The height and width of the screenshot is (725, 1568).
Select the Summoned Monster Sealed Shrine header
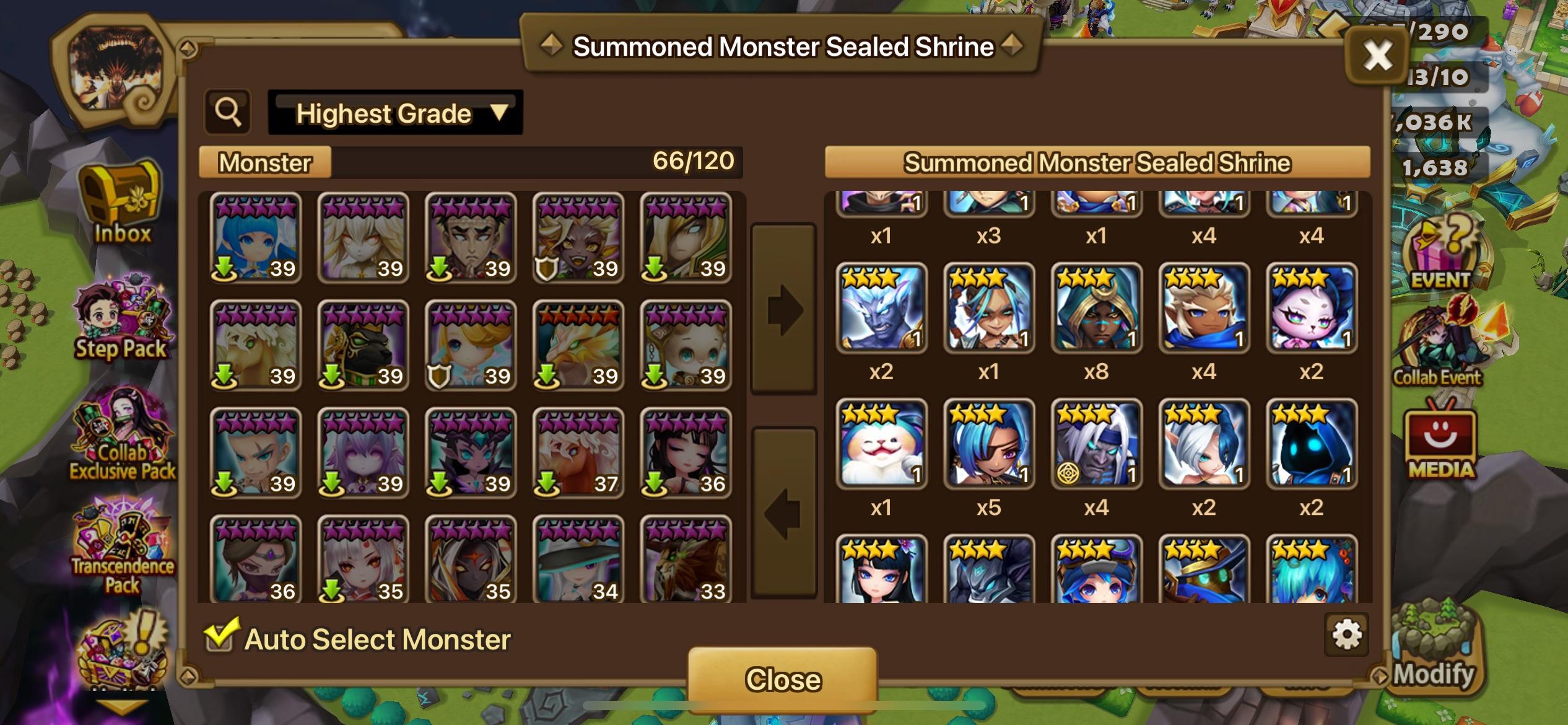1095,162
